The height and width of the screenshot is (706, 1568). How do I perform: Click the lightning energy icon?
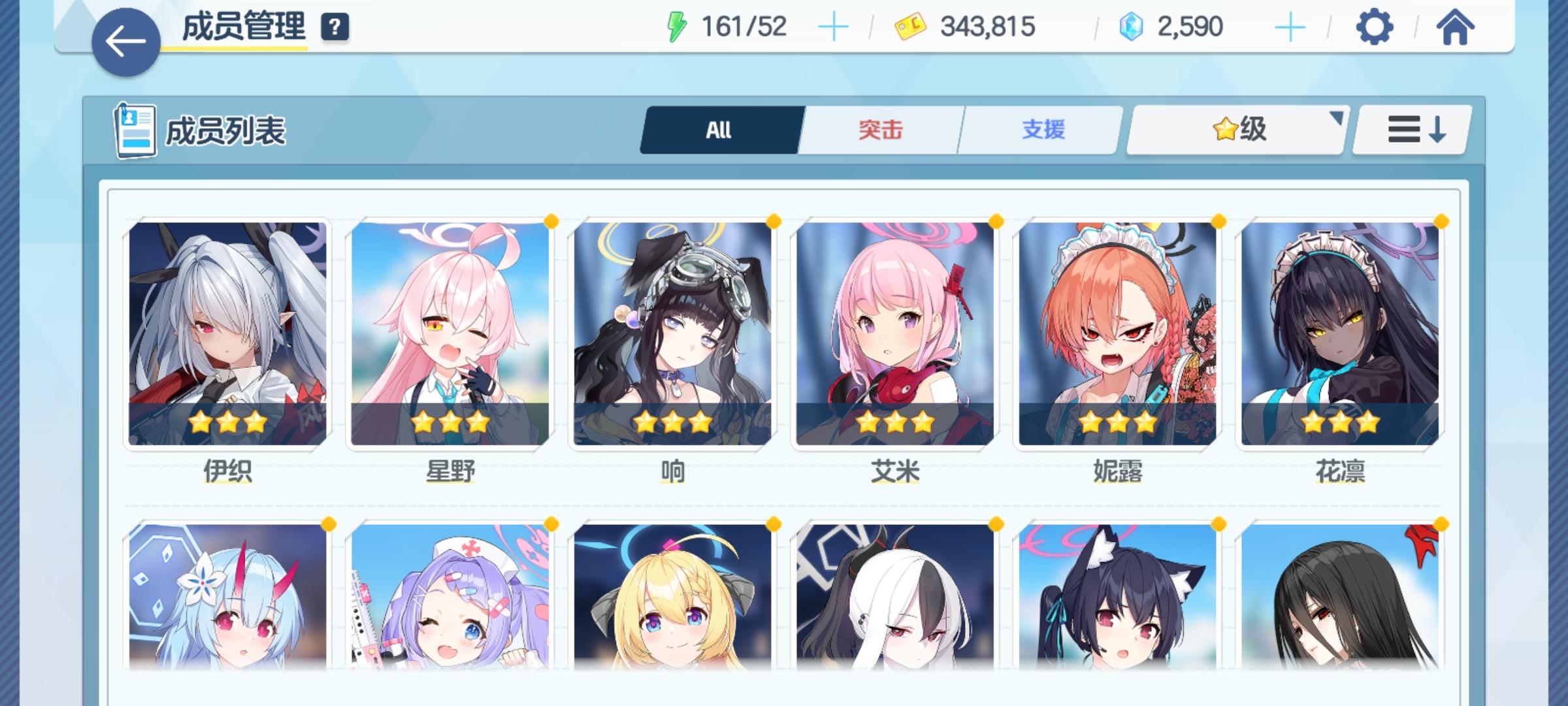click(x=678, y=26)
